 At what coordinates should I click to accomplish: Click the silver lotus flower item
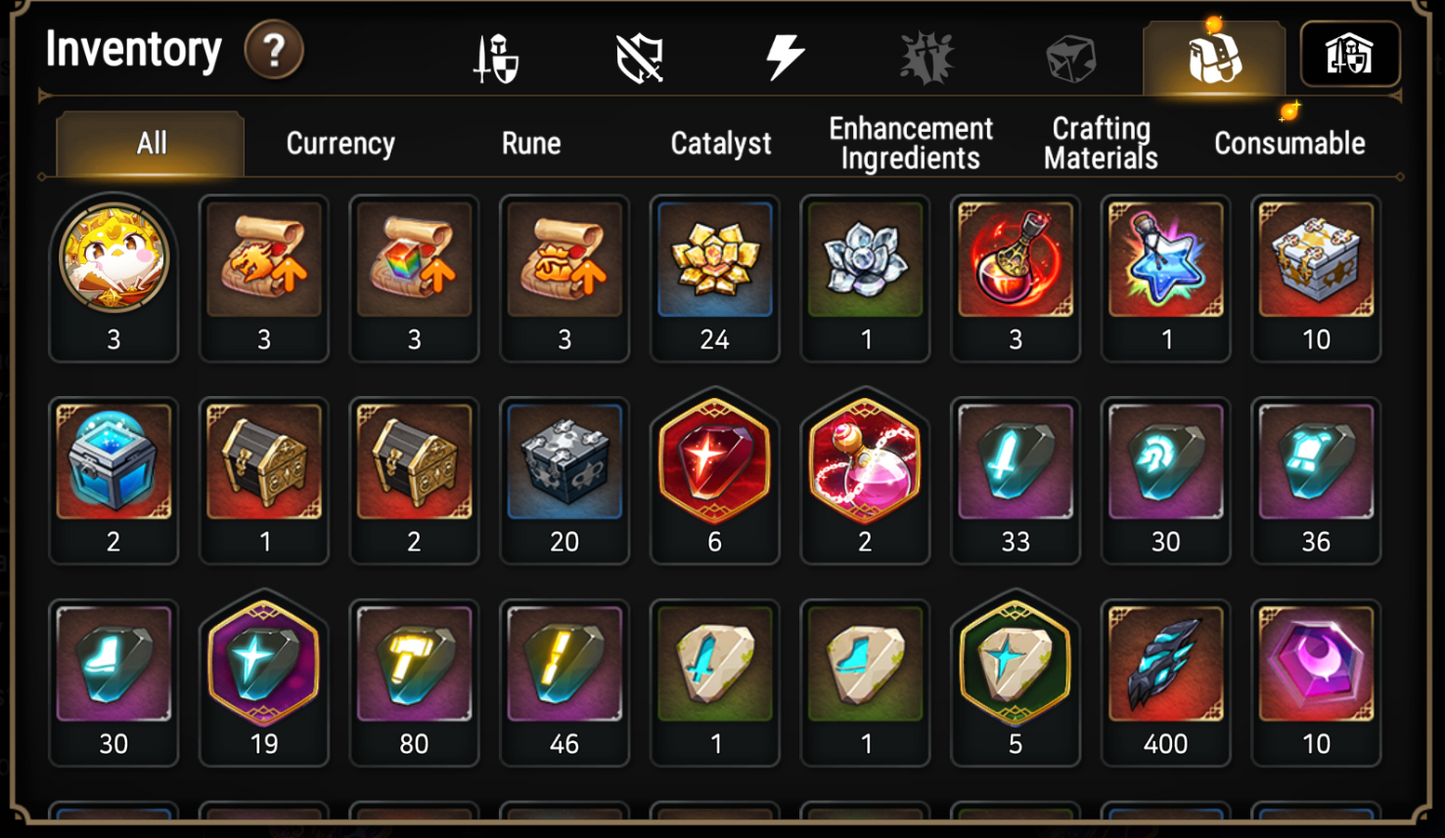point(865,260)
